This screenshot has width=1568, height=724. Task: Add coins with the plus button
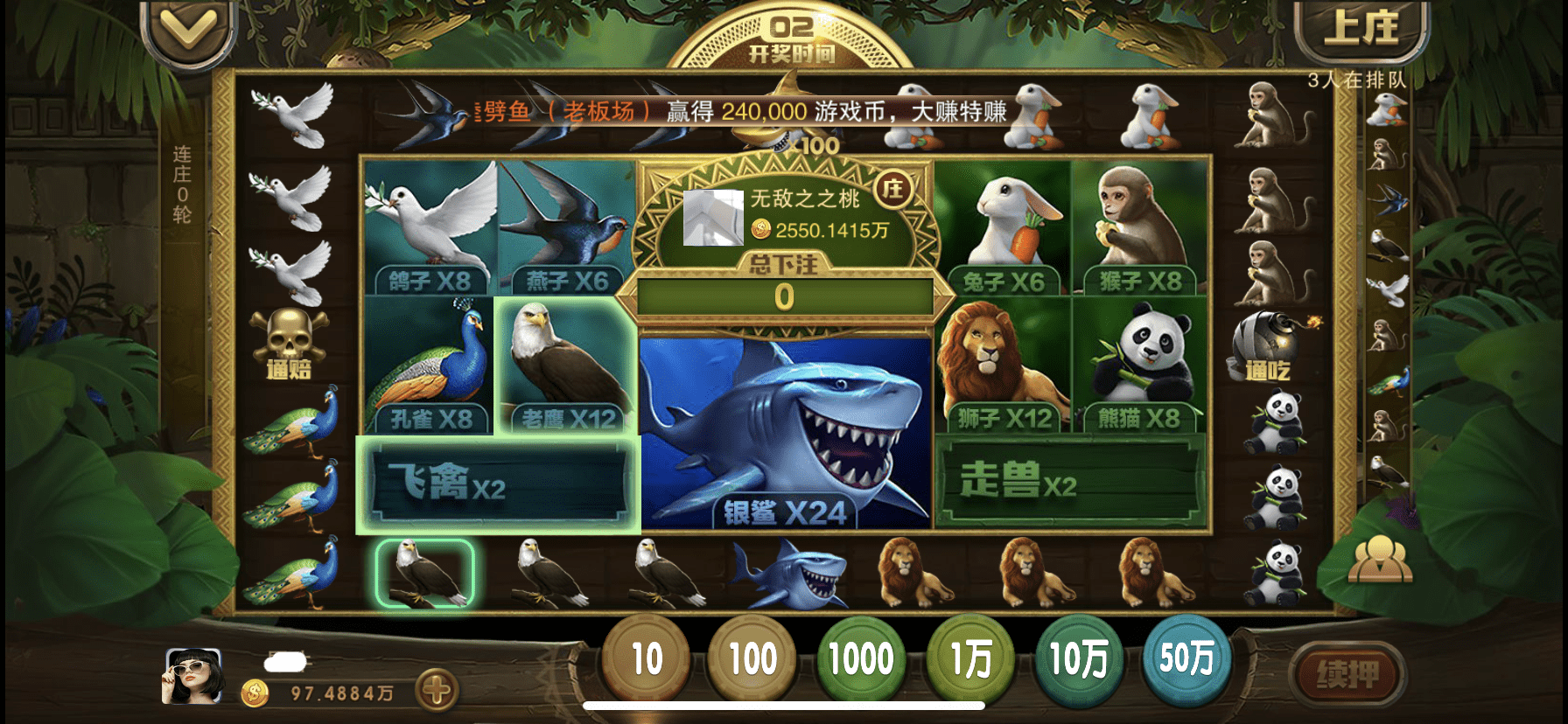coord(437,692)
